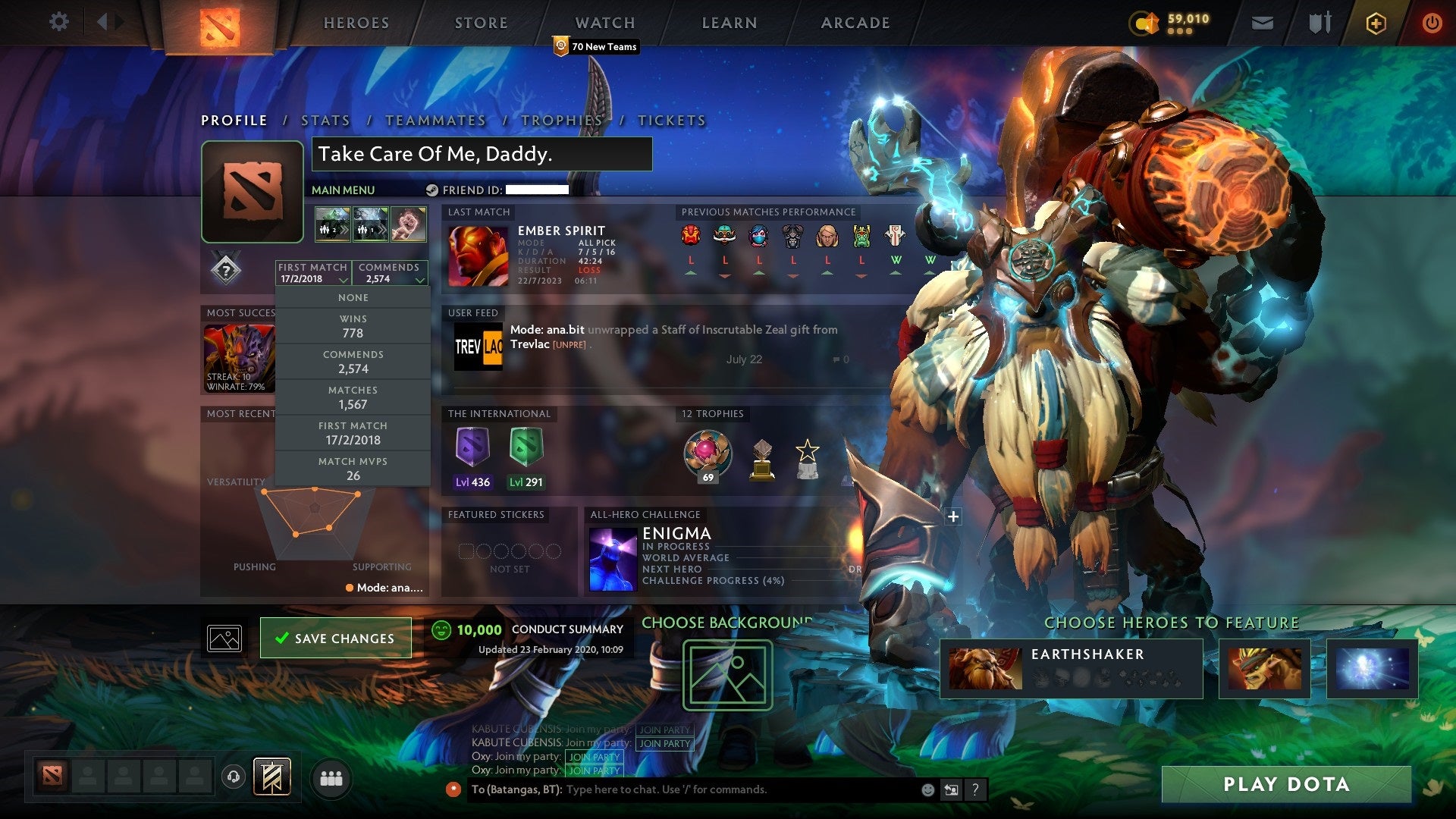The image size is (1456, 819).
Task: Click the red power icon to exit
Action: pos(1432,23)
